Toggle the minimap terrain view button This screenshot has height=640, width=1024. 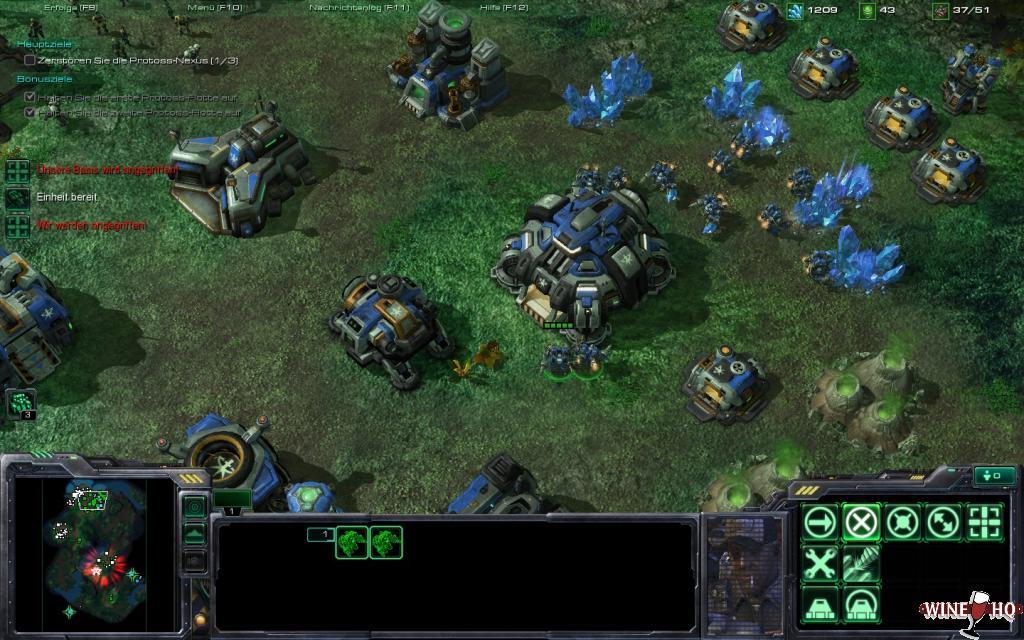[194, 534]
